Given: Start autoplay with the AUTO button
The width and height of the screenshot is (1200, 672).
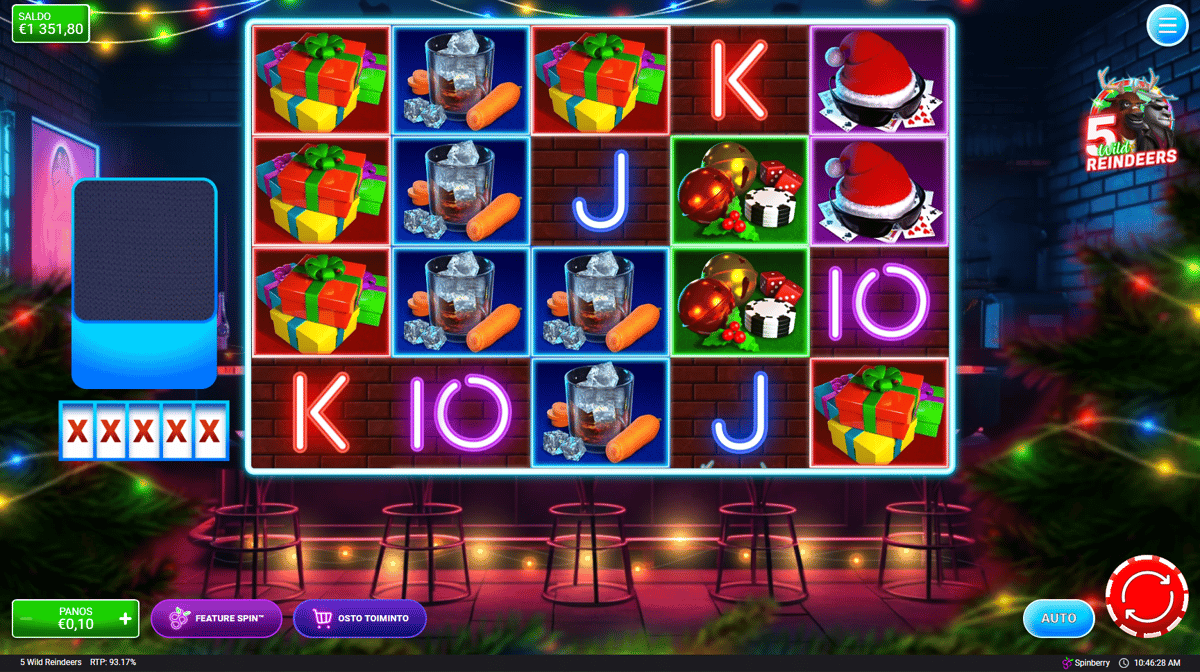Looking at the screenshot, I should (1058, 618).
